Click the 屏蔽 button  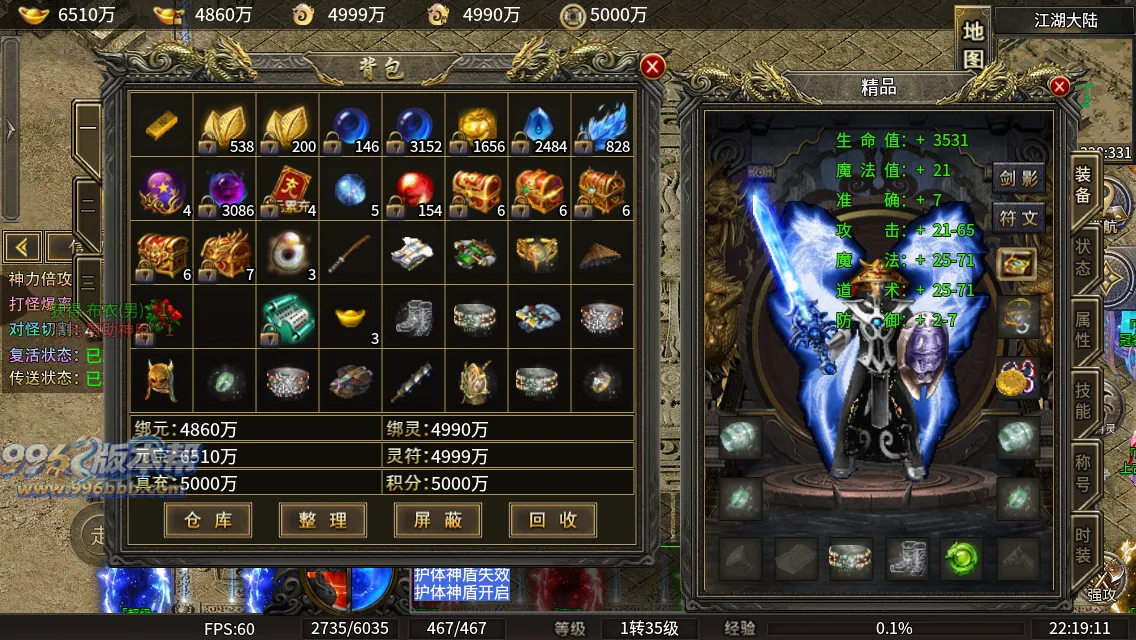click(438, 520)
